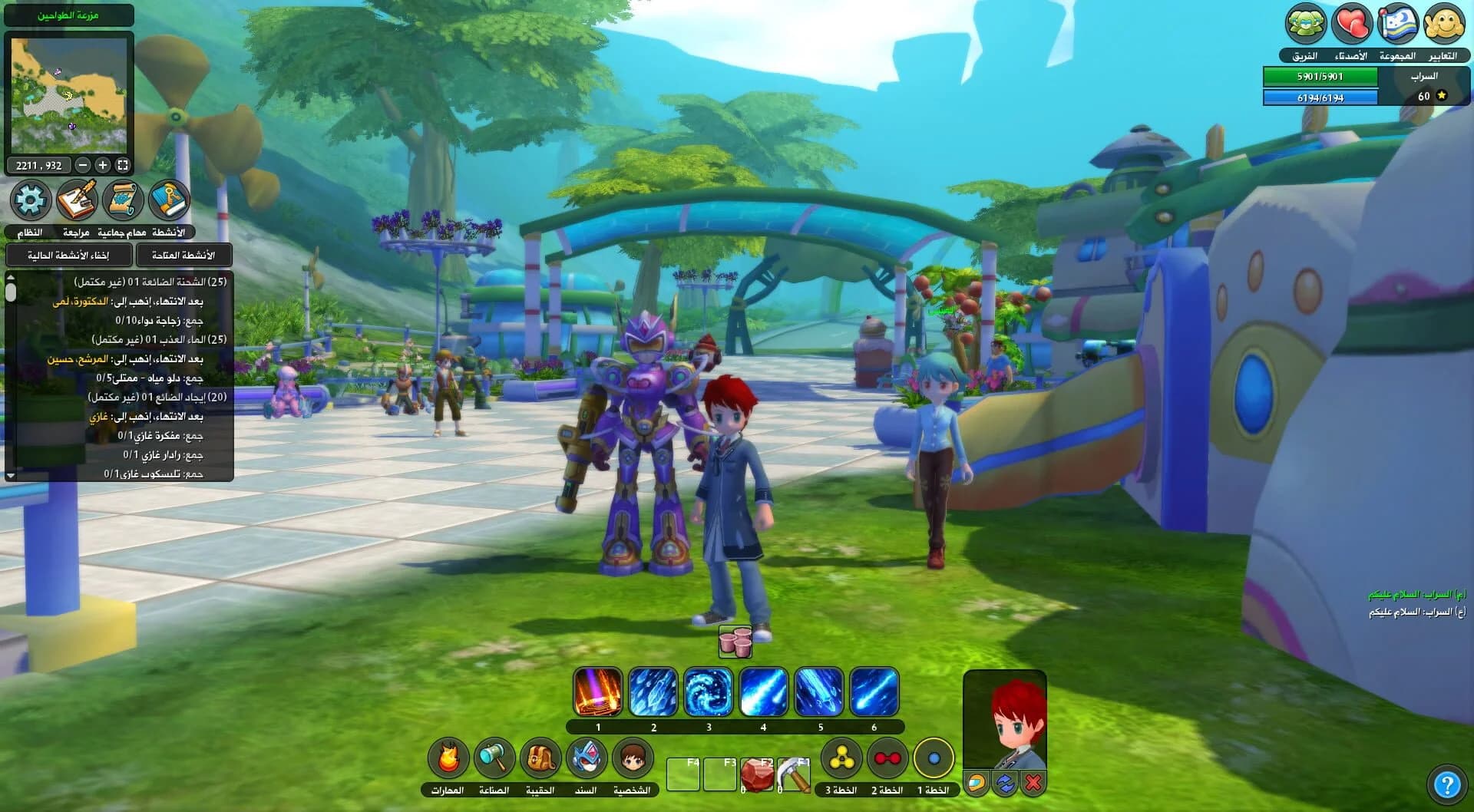Open the الحقيبة backpack inventory icon
Screen dimensions: 1474x812
[x=540, y=758]
